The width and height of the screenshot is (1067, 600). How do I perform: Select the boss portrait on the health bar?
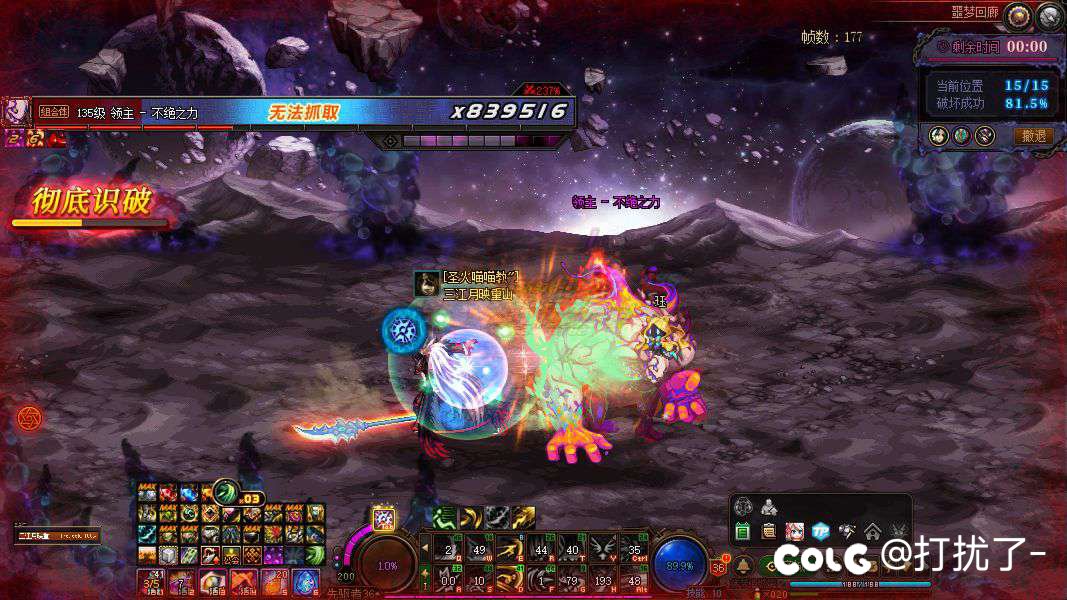(16, 111)
